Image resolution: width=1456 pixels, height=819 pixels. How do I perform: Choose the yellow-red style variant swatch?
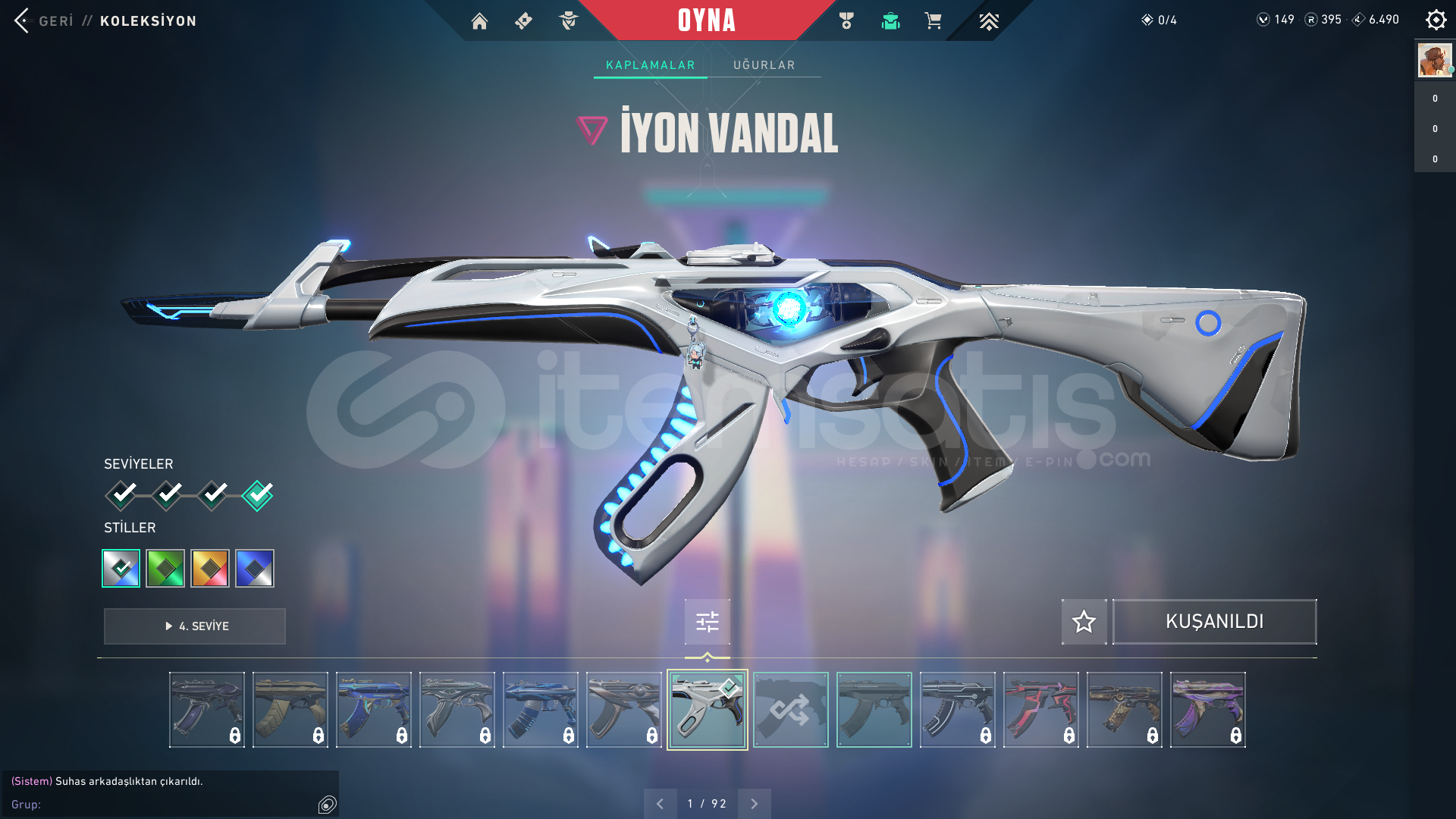[210, 568]
